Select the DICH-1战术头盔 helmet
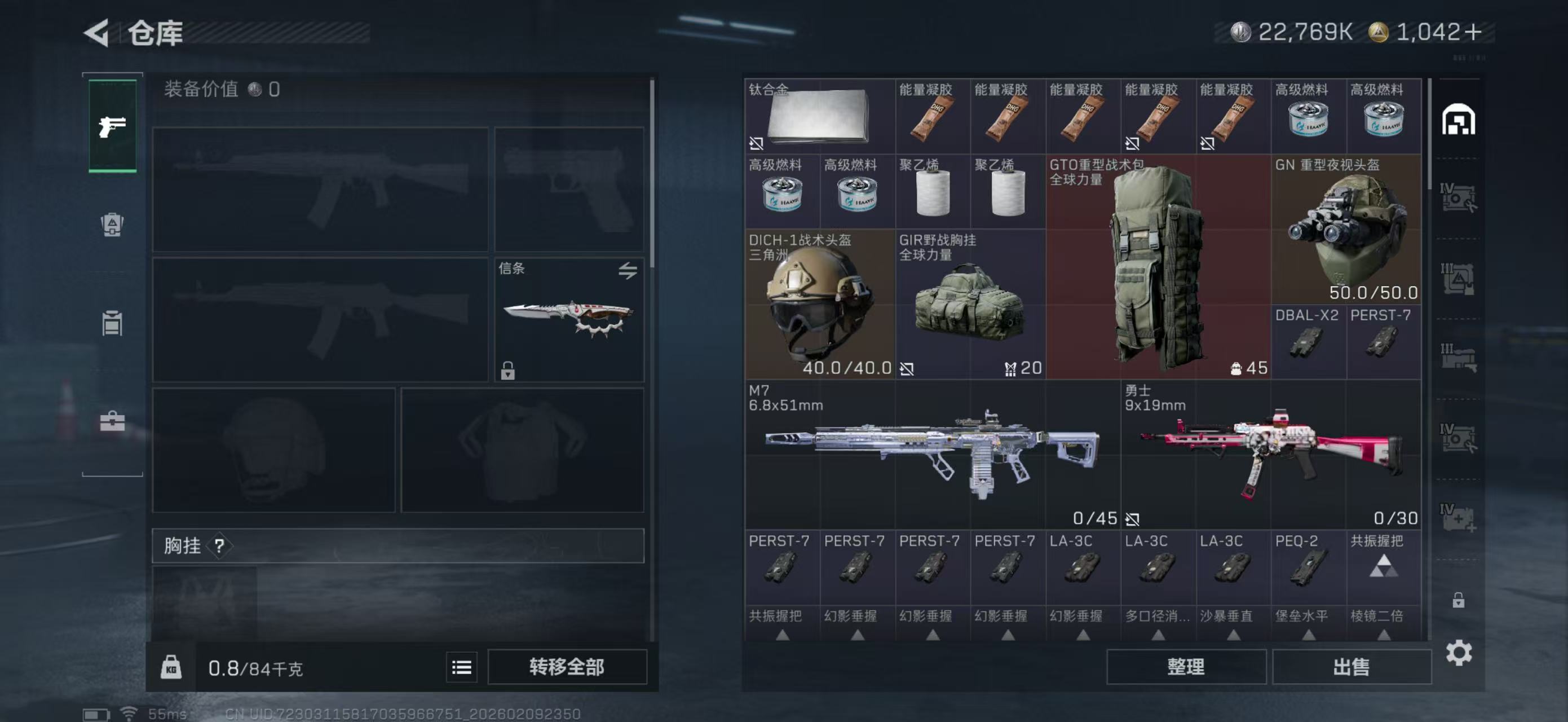 coord(819,304)
